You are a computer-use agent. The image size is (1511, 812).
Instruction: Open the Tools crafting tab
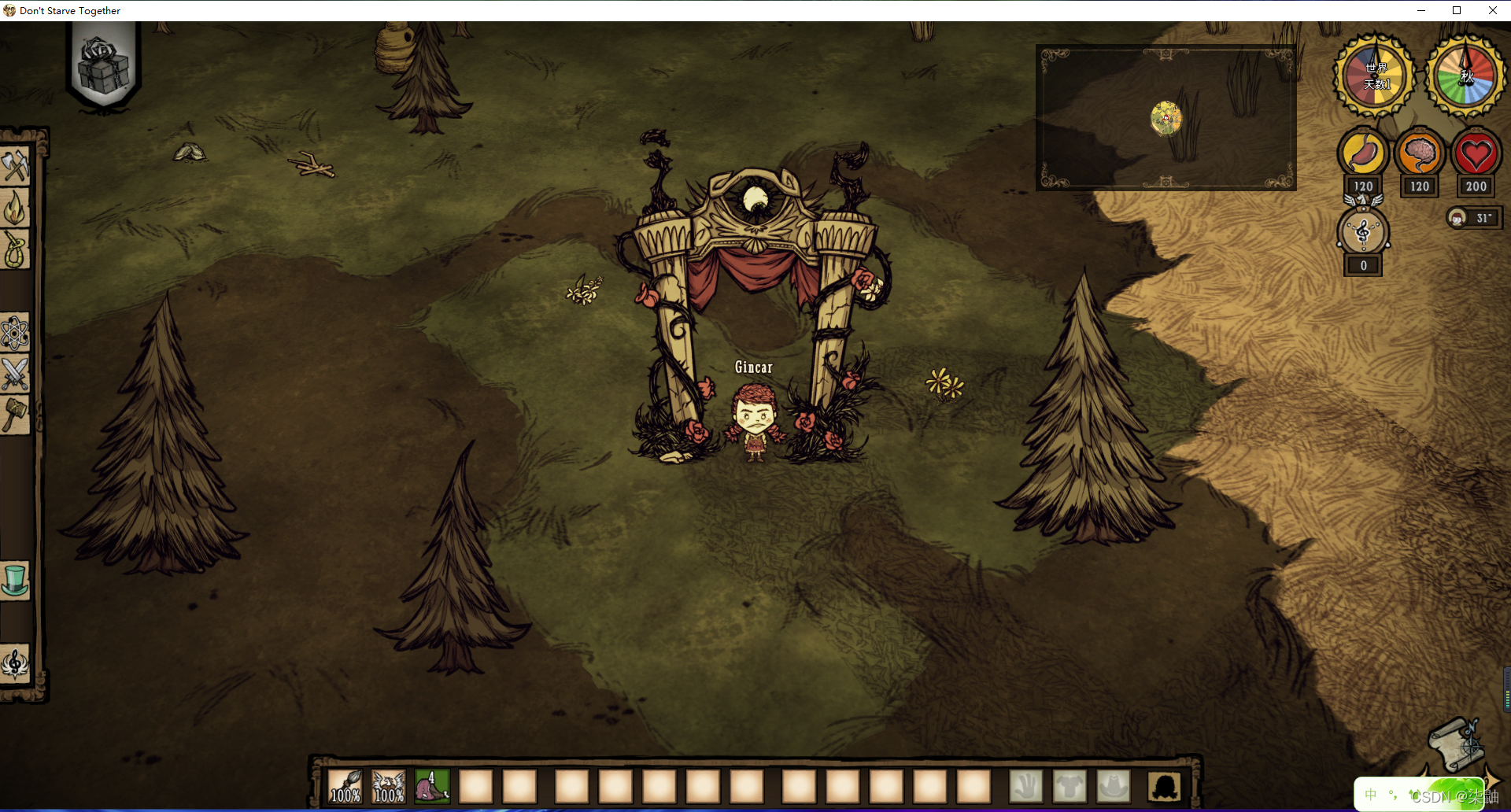click(x=15, y=166)
